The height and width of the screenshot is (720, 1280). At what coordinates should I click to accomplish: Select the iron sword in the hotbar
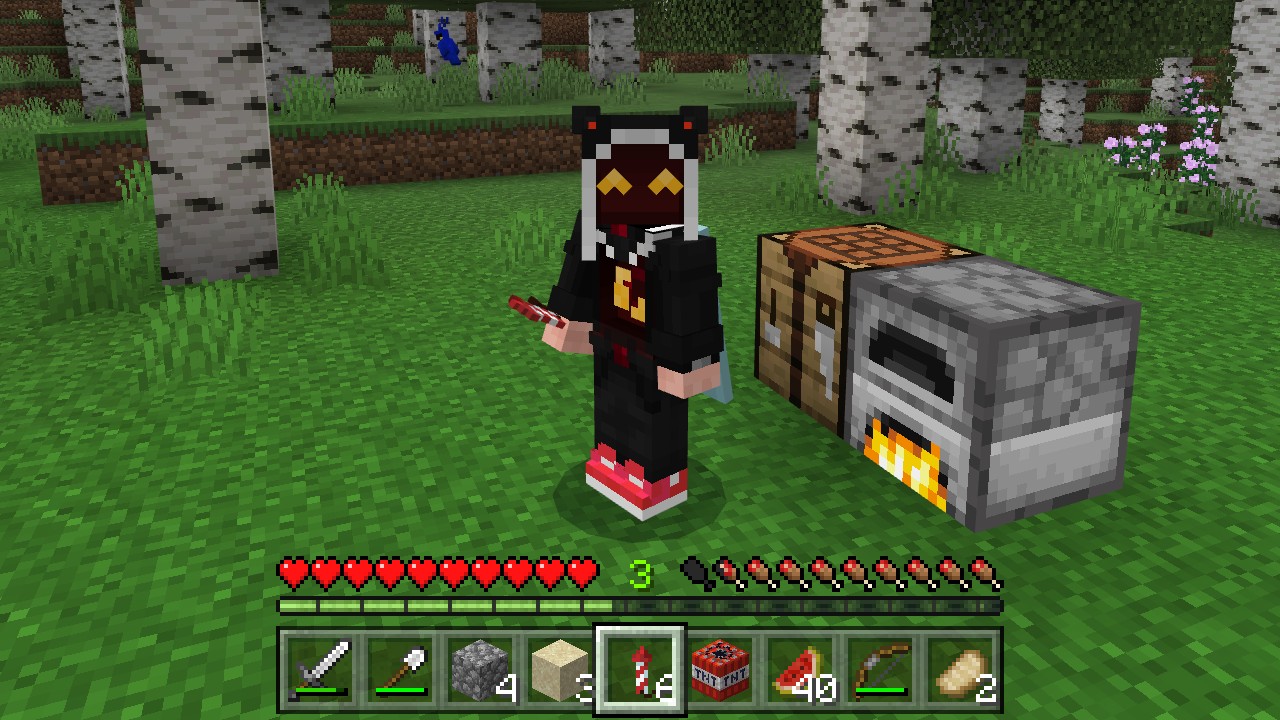(x=320, y=668)
